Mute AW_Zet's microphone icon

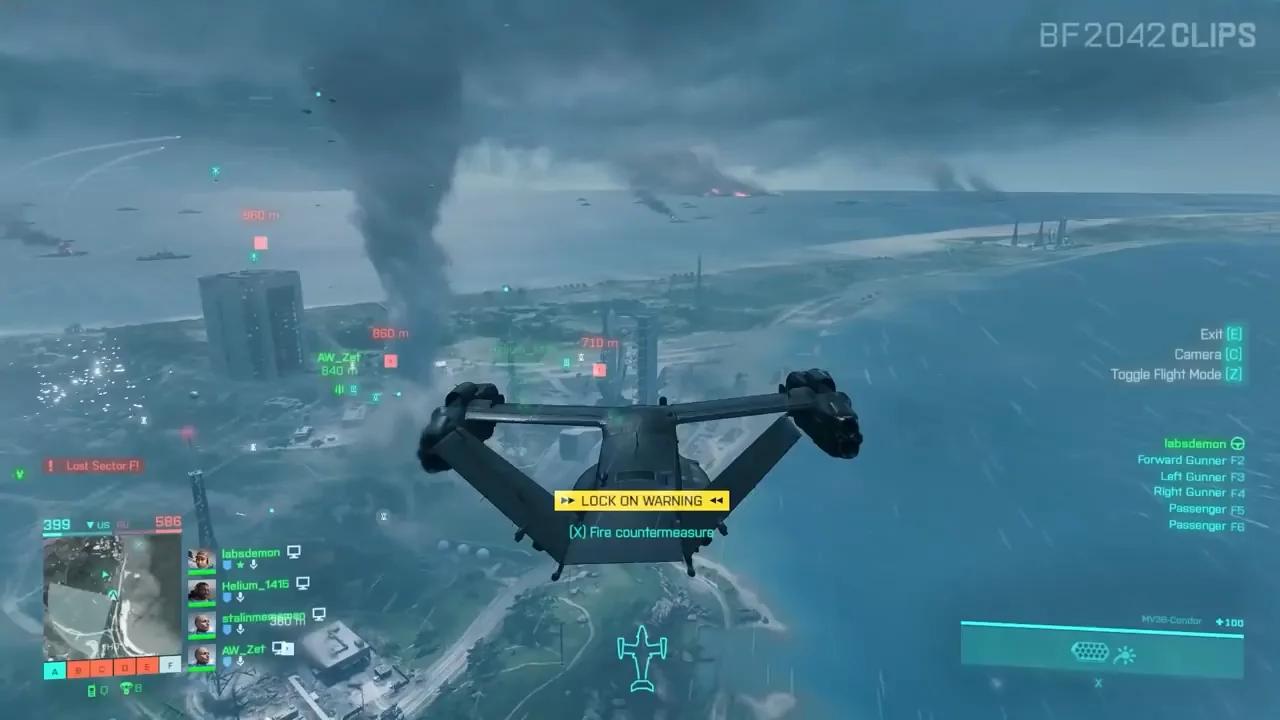tap(240, 661)
